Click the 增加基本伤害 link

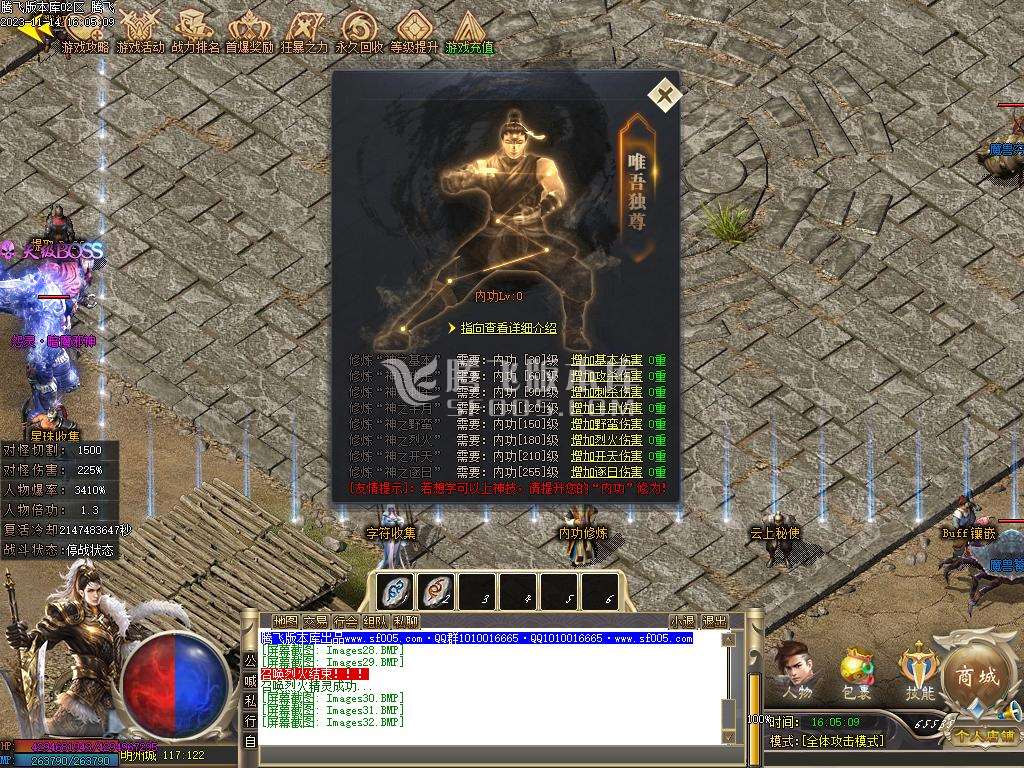pyautogui.click(x=606, y=361)
